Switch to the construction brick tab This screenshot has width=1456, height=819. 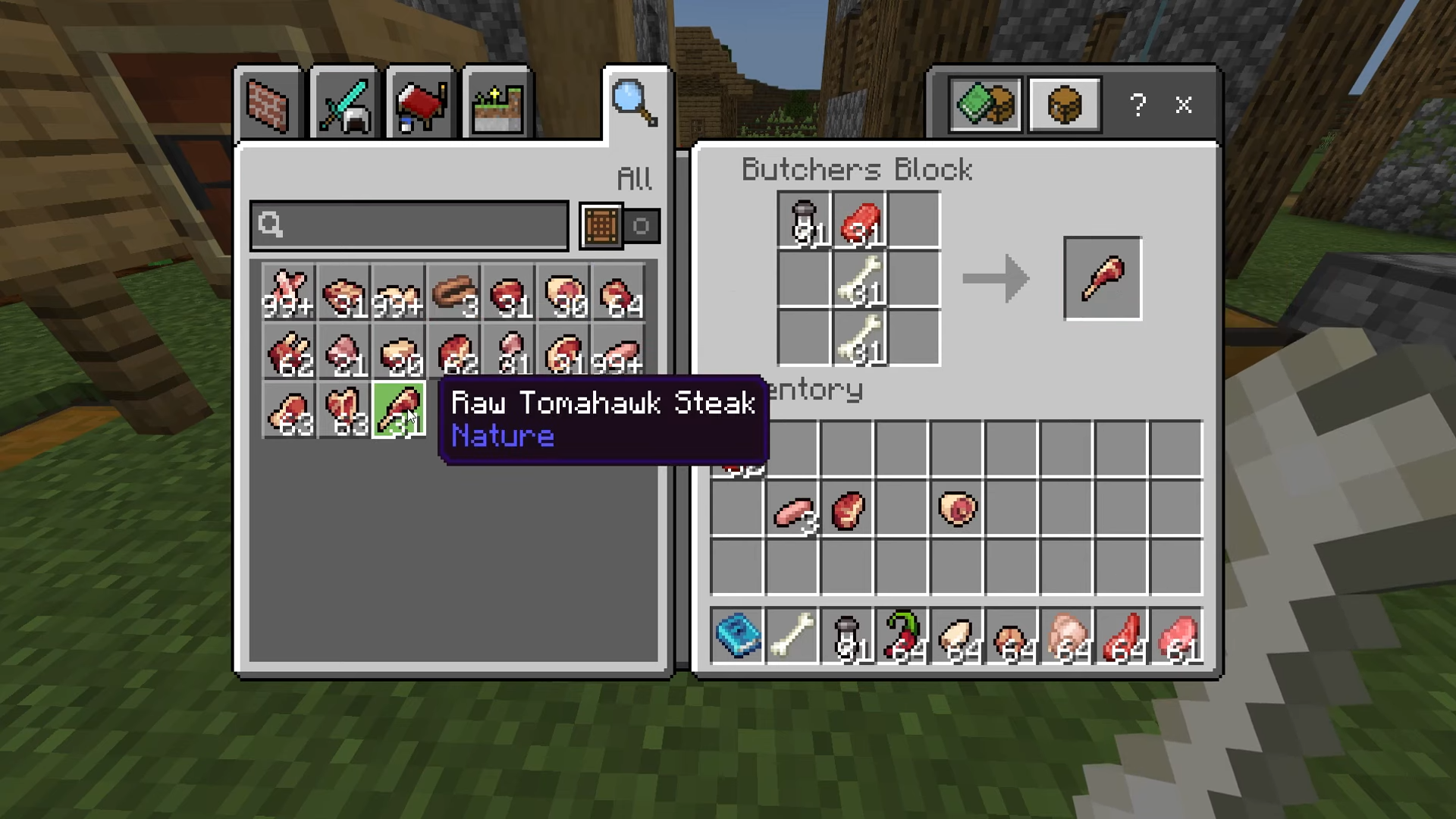click(268, 105)
